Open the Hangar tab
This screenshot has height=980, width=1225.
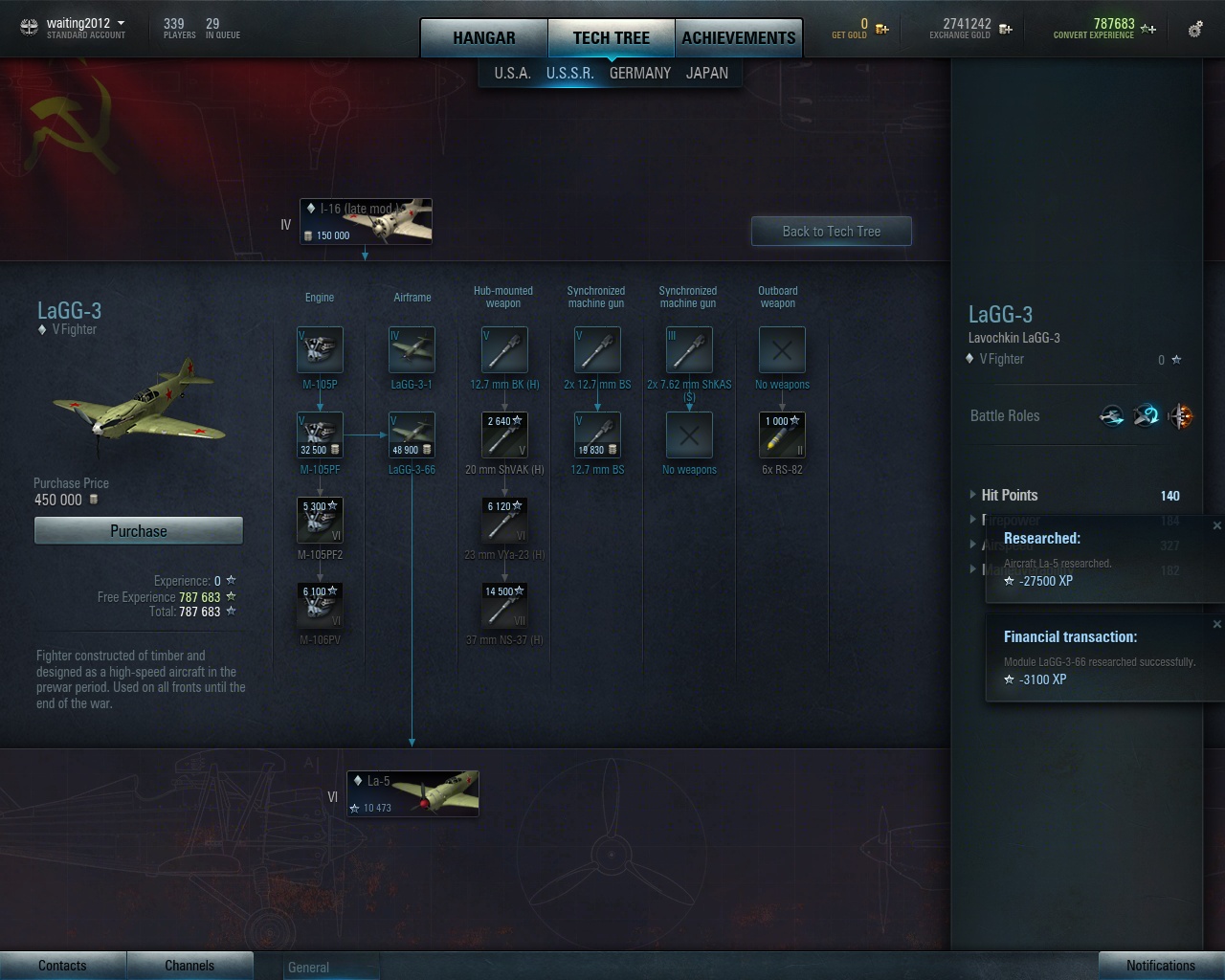(483, 38)
